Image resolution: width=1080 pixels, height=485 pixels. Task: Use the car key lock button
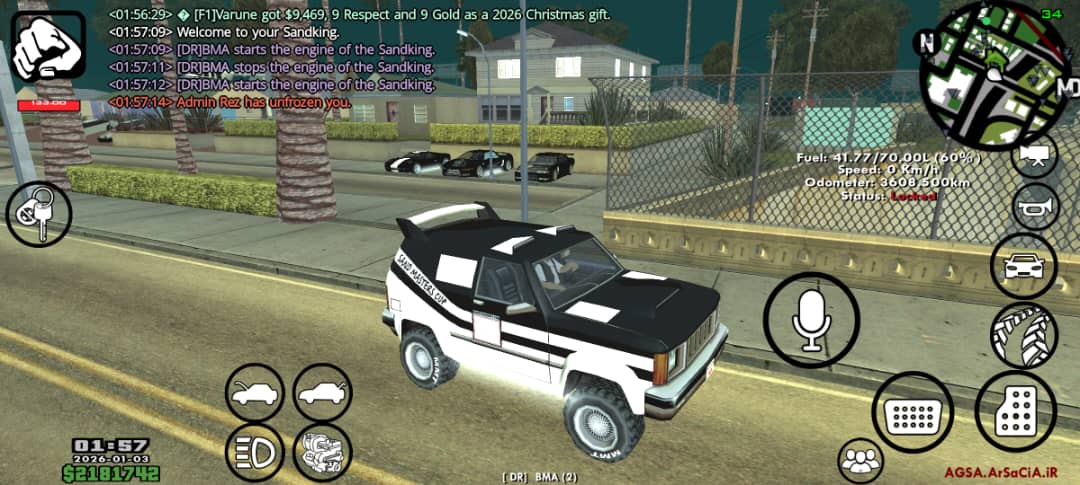coord(39,214)
